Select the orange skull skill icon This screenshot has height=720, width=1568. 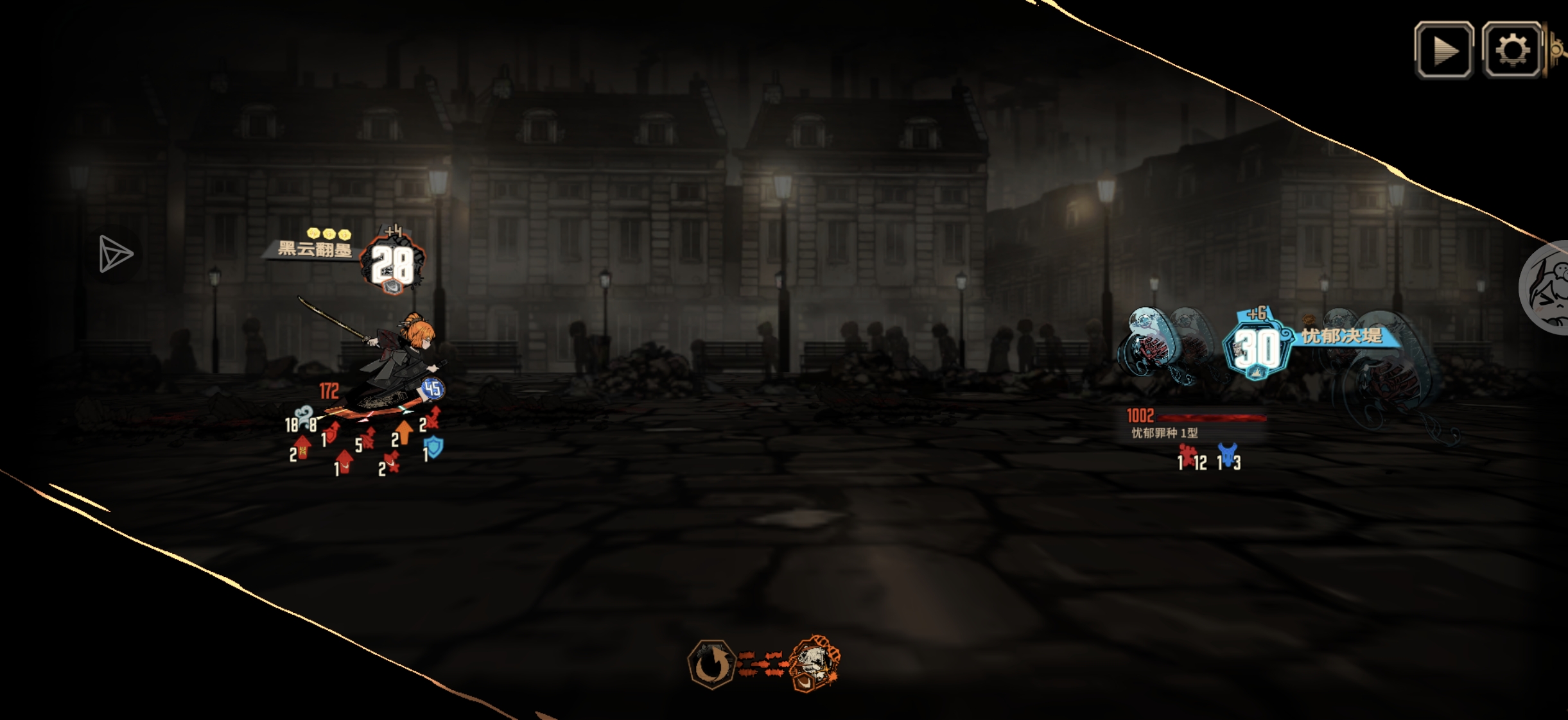pos(814,664)
